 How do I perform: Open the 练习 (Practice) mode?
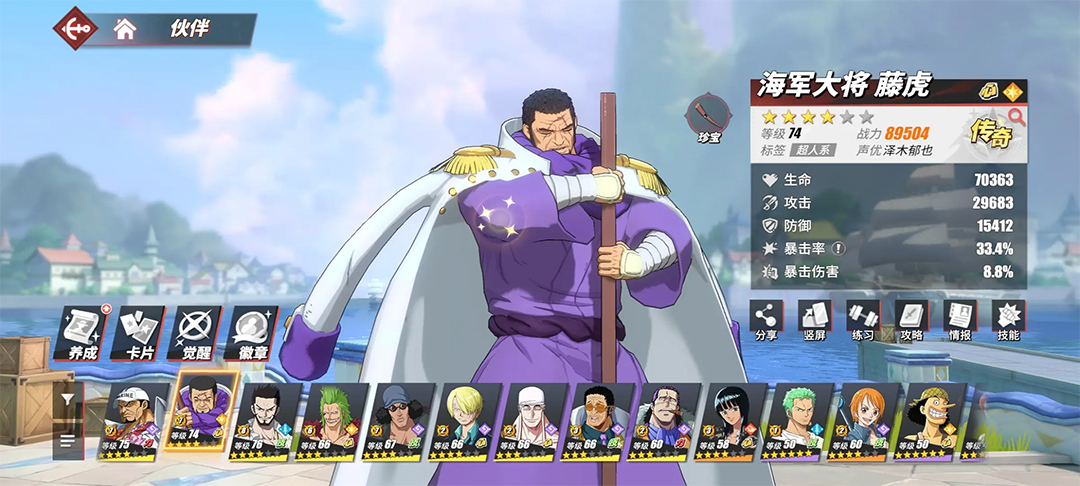pos(863,320)
